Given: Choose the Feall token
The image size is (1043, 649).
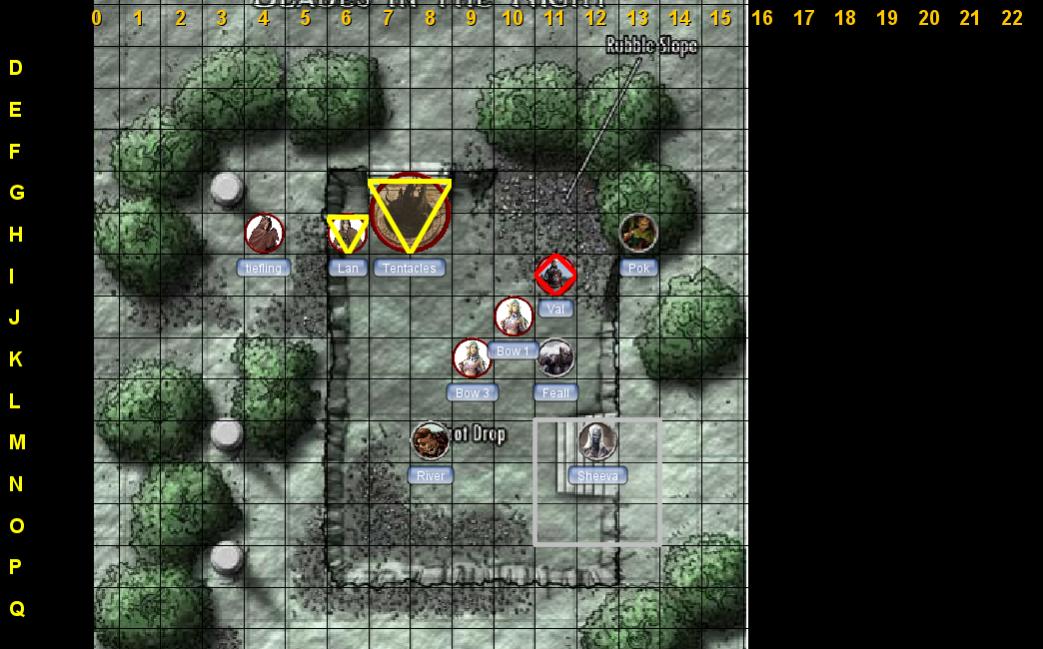Looking at the screenshot, I should (x=555, y=358).
